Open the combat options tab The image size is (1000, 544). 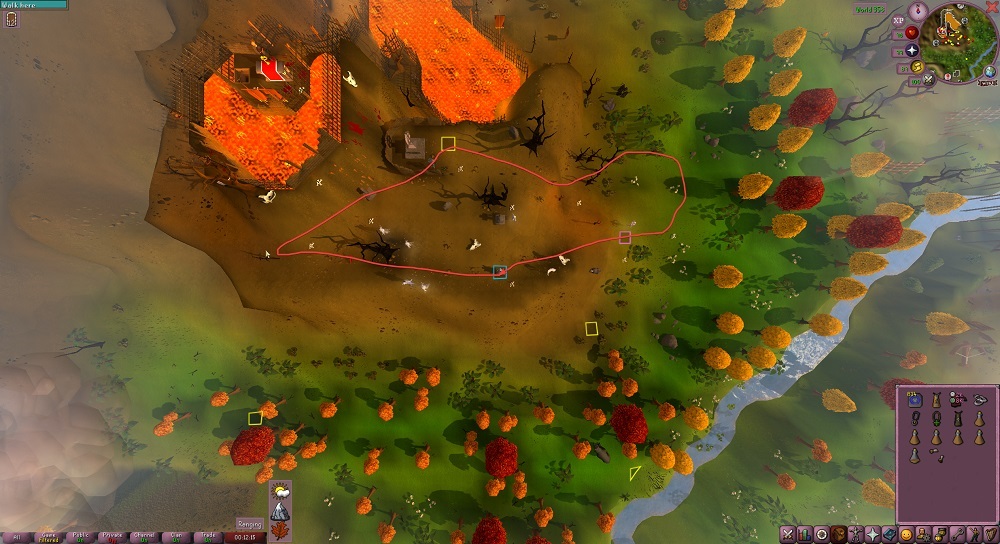point(787,534)
